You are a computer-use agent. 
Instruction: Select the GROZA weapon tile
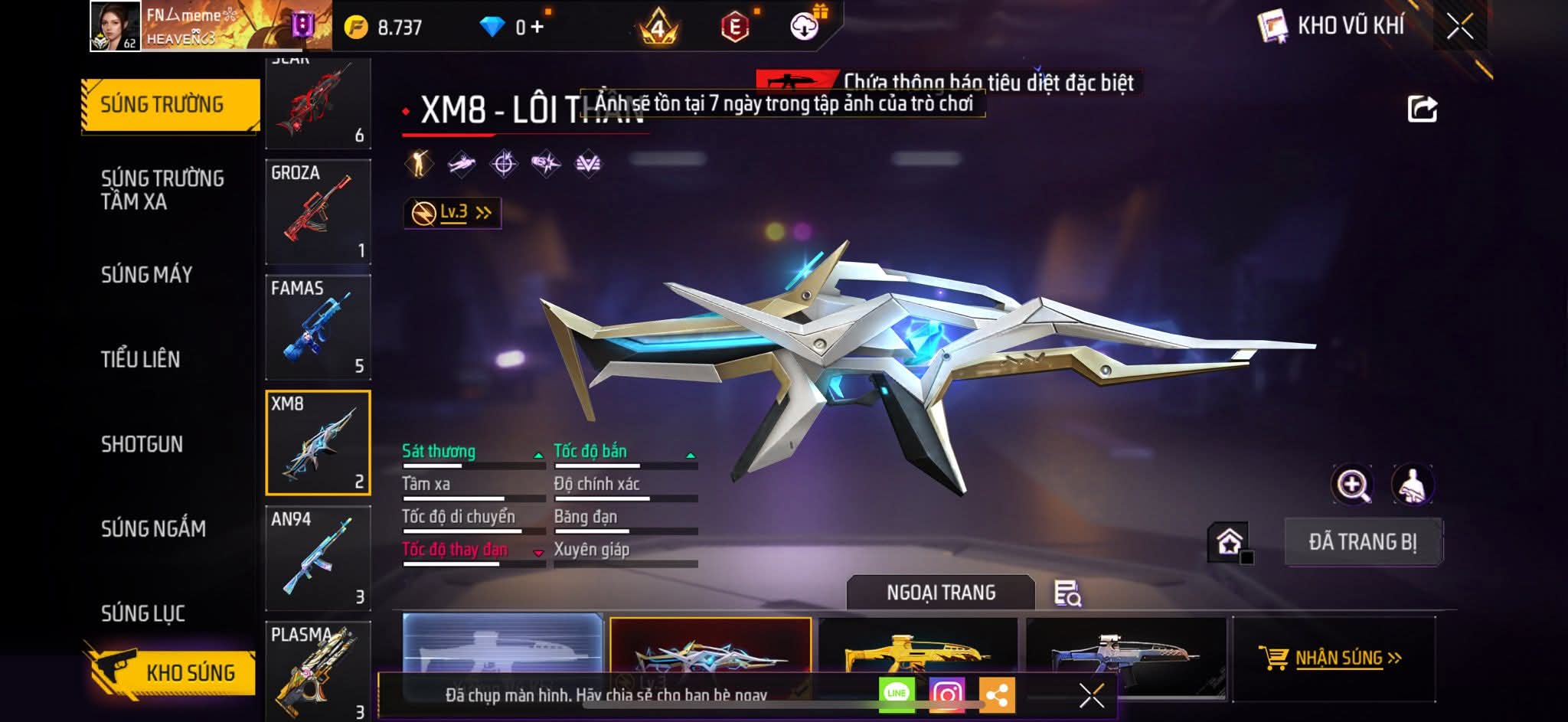tap(318, 212)
